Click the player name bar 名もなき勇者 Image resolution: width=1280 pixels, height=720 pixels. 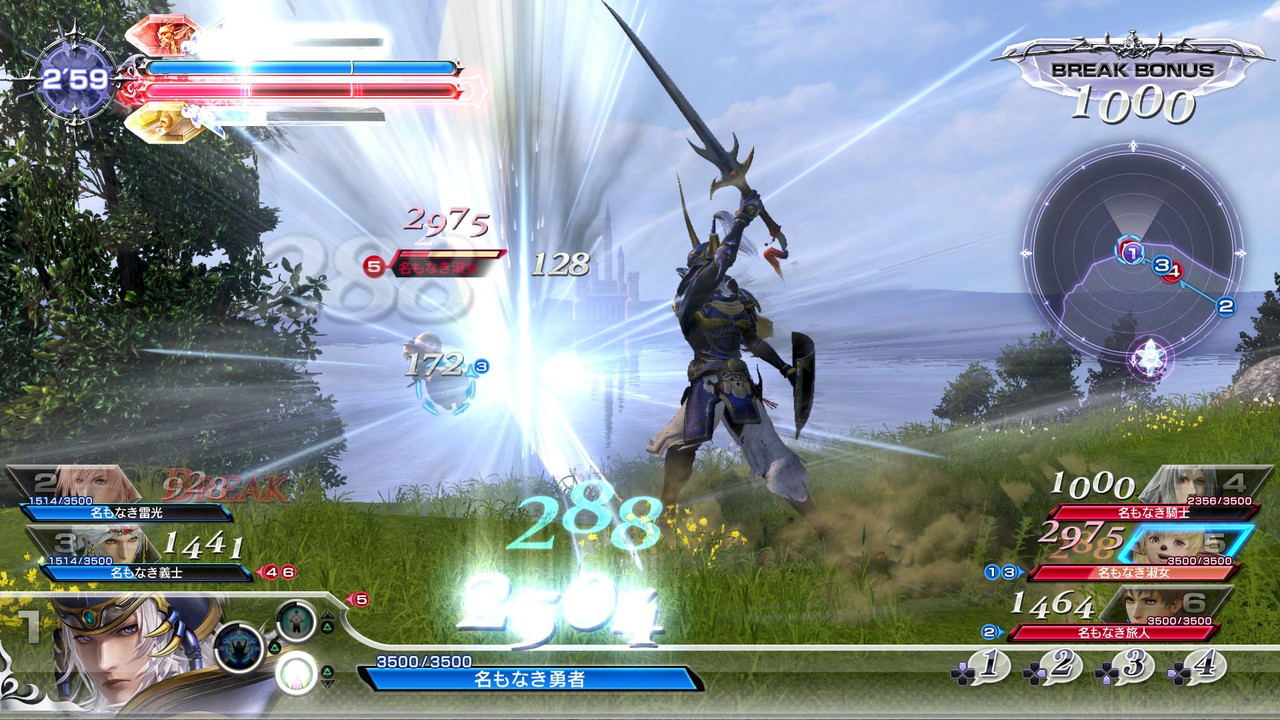click(530, 679)
